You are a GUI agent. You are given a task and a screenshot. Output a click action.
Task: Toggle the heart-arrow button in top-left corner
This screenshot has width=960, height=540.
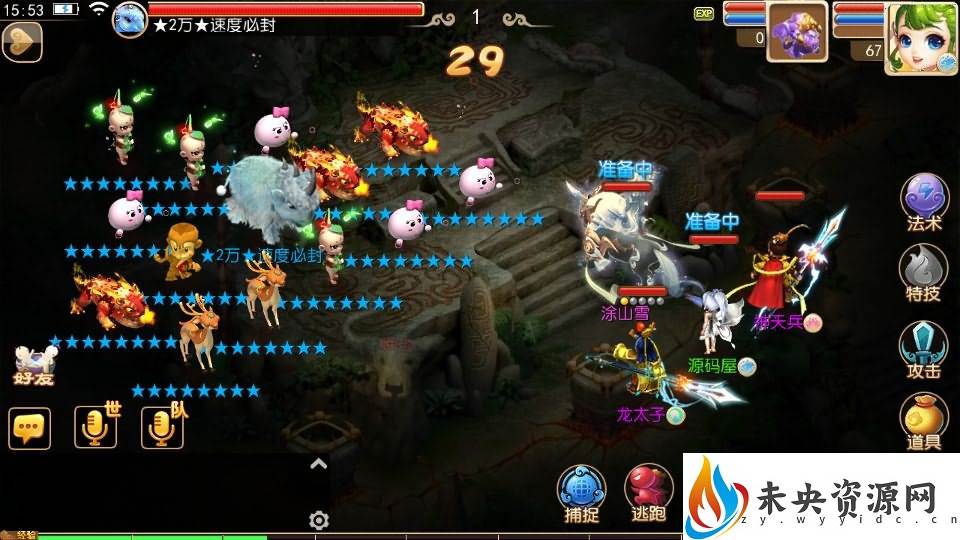click(x=21, y=41)
